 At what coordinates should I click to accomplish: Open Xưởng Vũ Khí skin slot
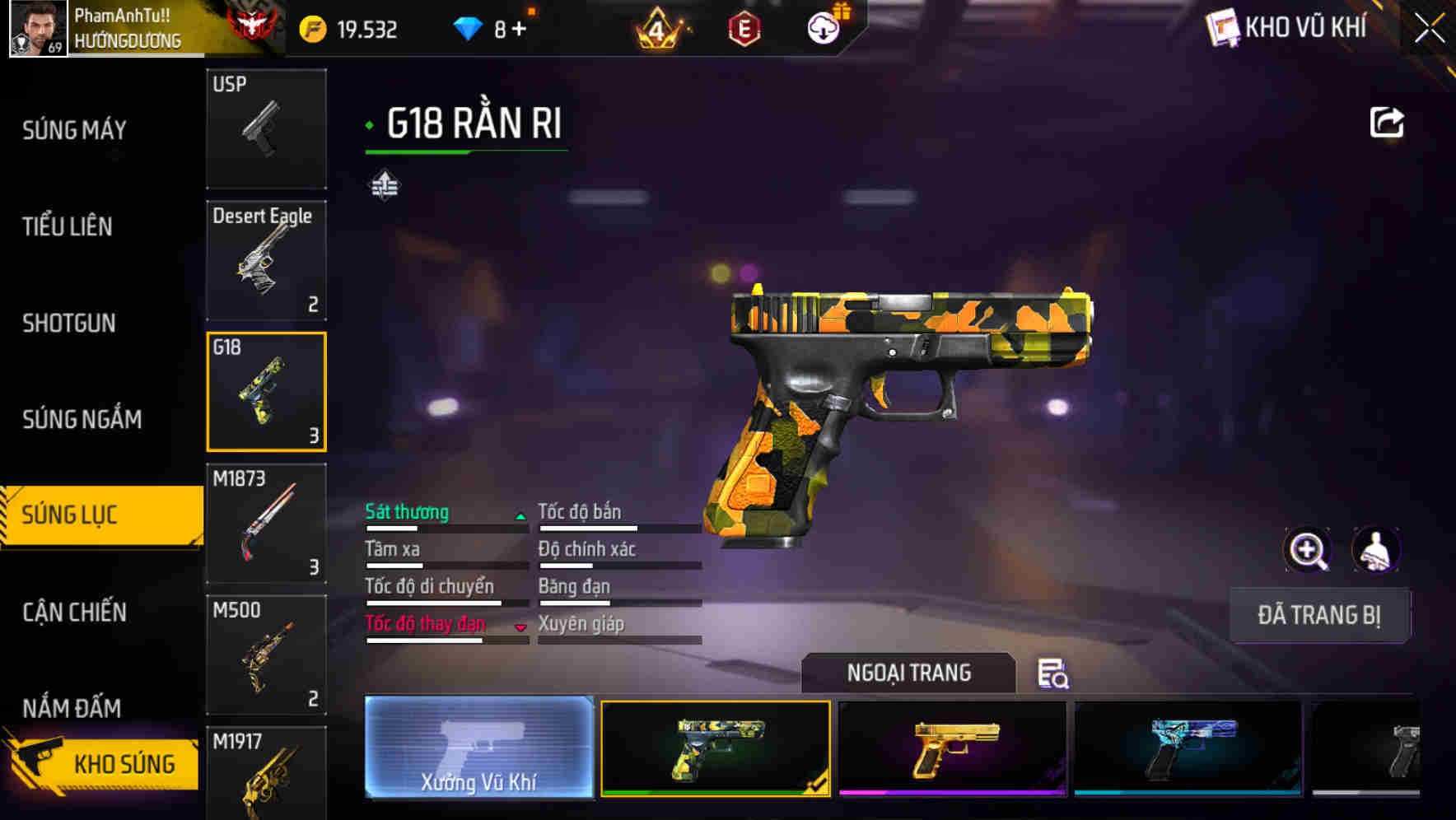tap(478, 748)
